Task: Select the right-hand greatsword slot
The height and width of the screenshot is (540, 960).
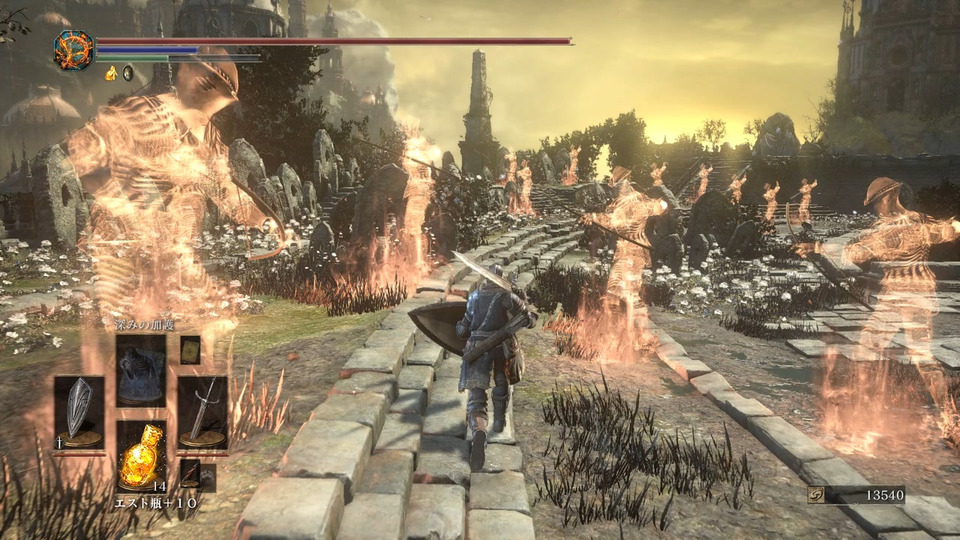Action: (202, 411)
